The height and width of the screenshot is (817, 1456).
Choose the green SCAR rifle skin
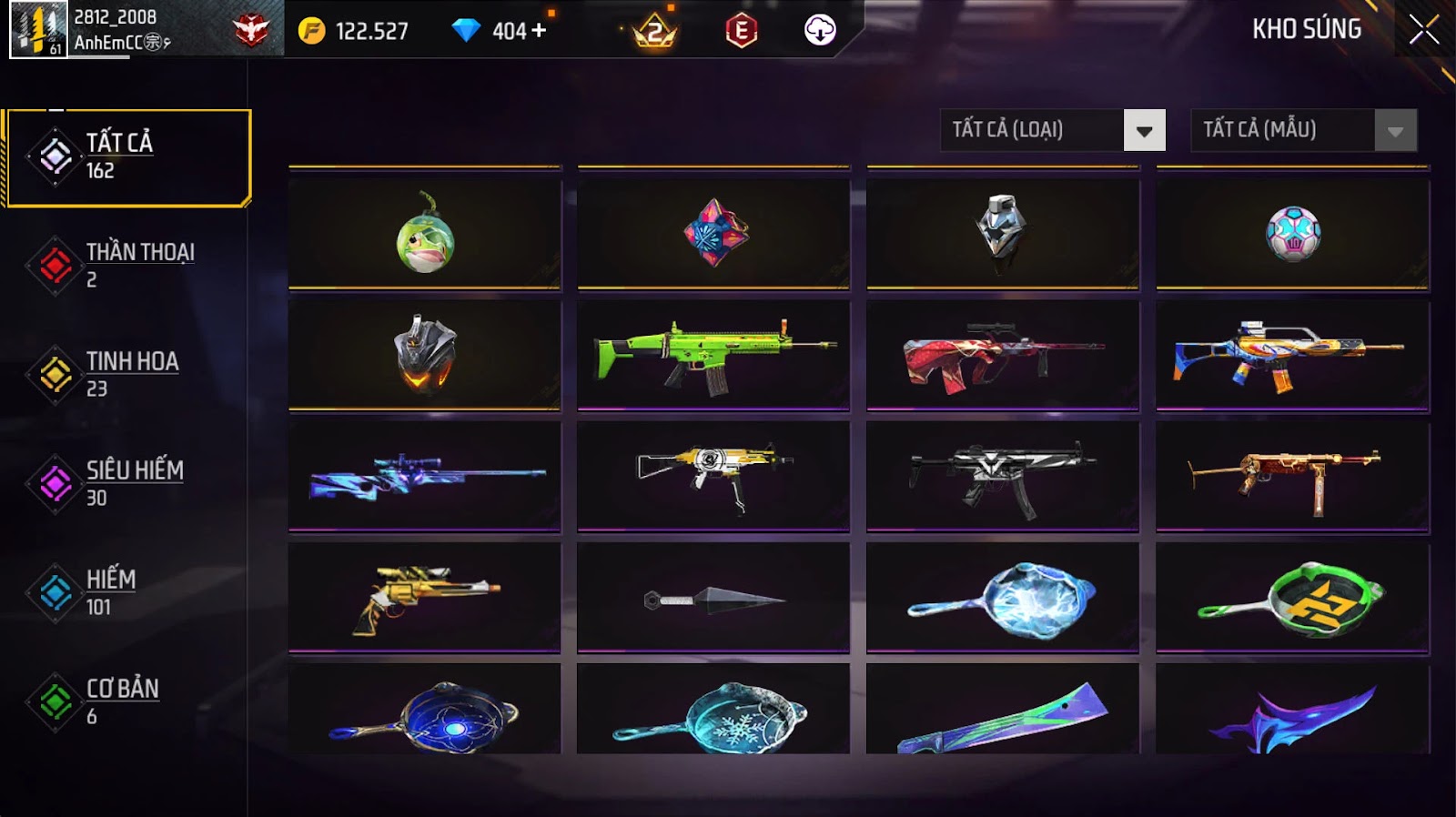(713, 354)
